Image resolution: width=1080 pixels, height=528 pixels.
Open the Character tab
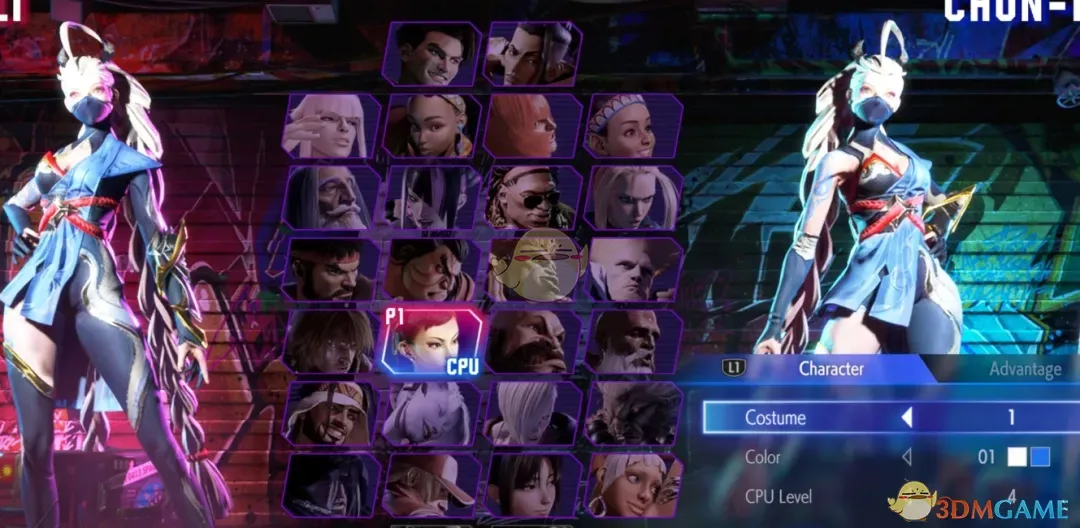[830, 369]
